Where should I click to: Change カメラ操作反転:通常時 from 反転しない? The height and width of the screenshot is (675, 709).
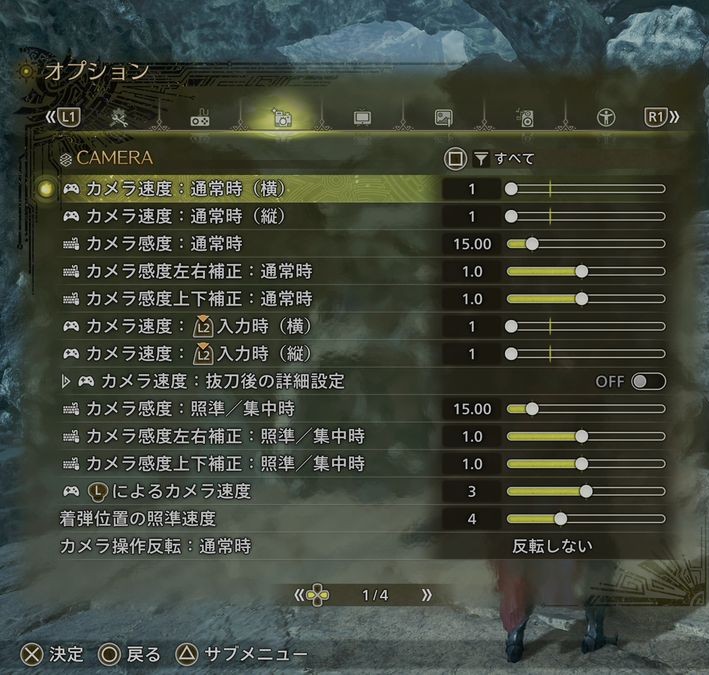(x=552, y=546)
